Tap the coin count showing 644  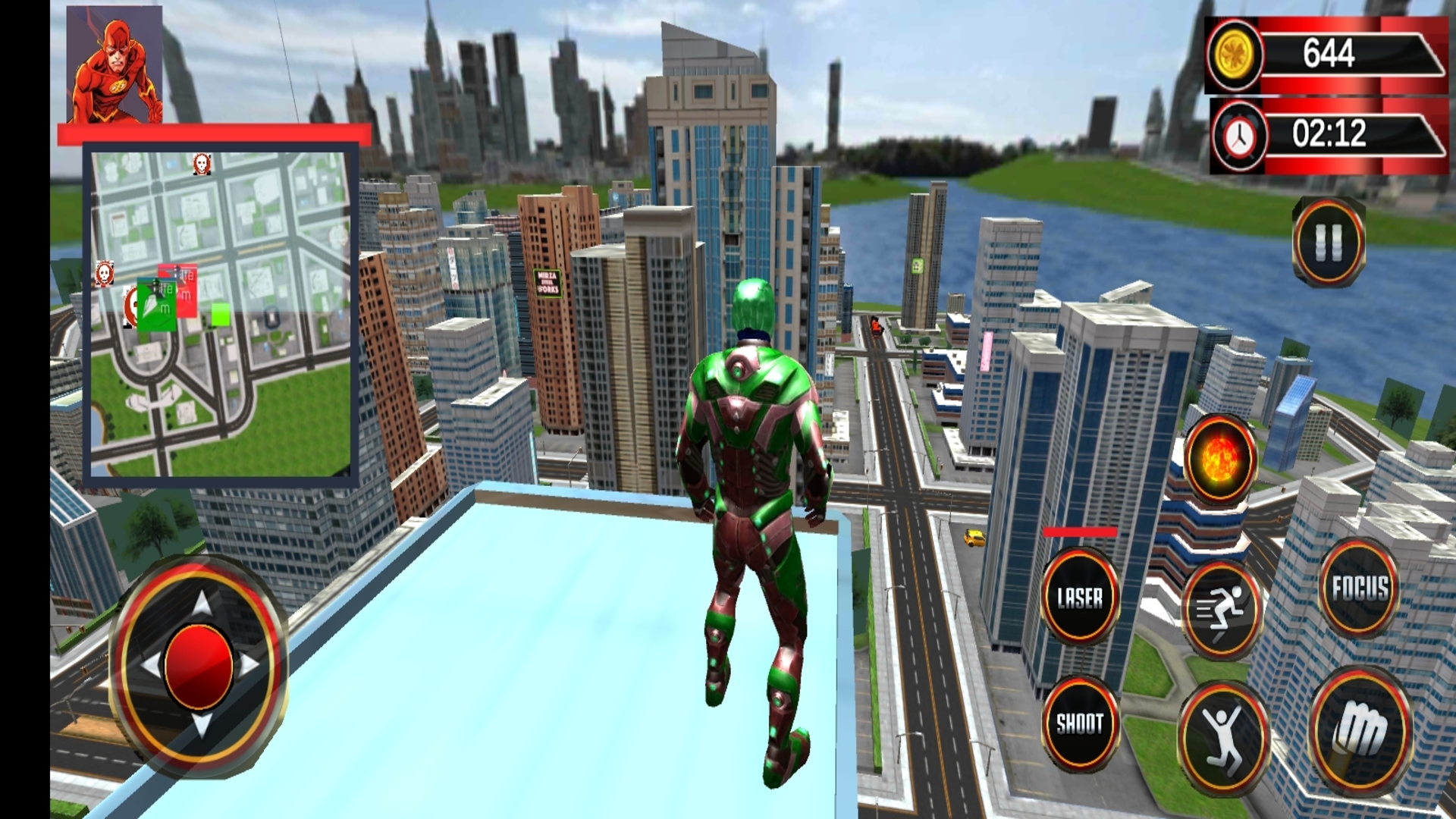pyautogui.click(x=1329, y=53)
